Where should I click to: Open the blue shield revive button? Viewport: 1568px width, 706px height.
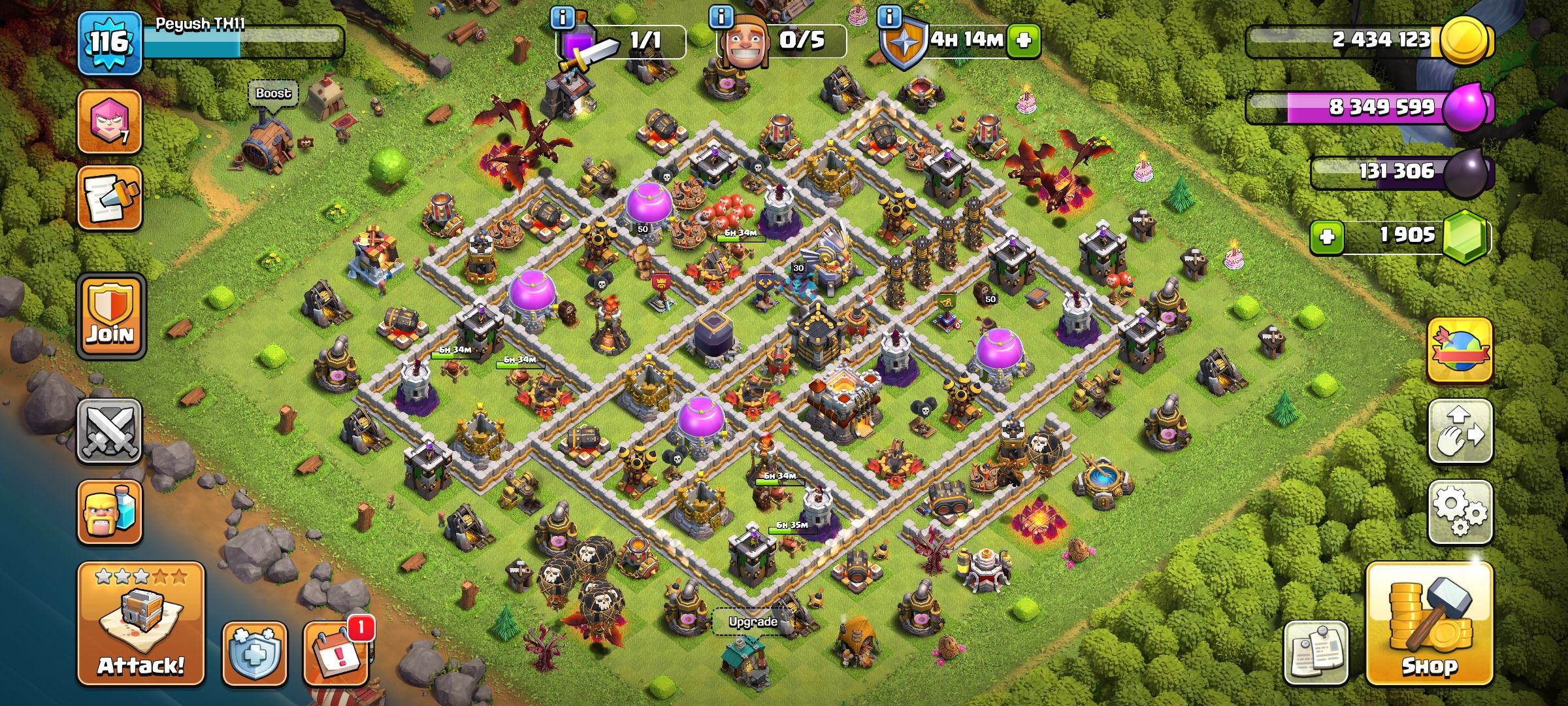click(254, 653)
